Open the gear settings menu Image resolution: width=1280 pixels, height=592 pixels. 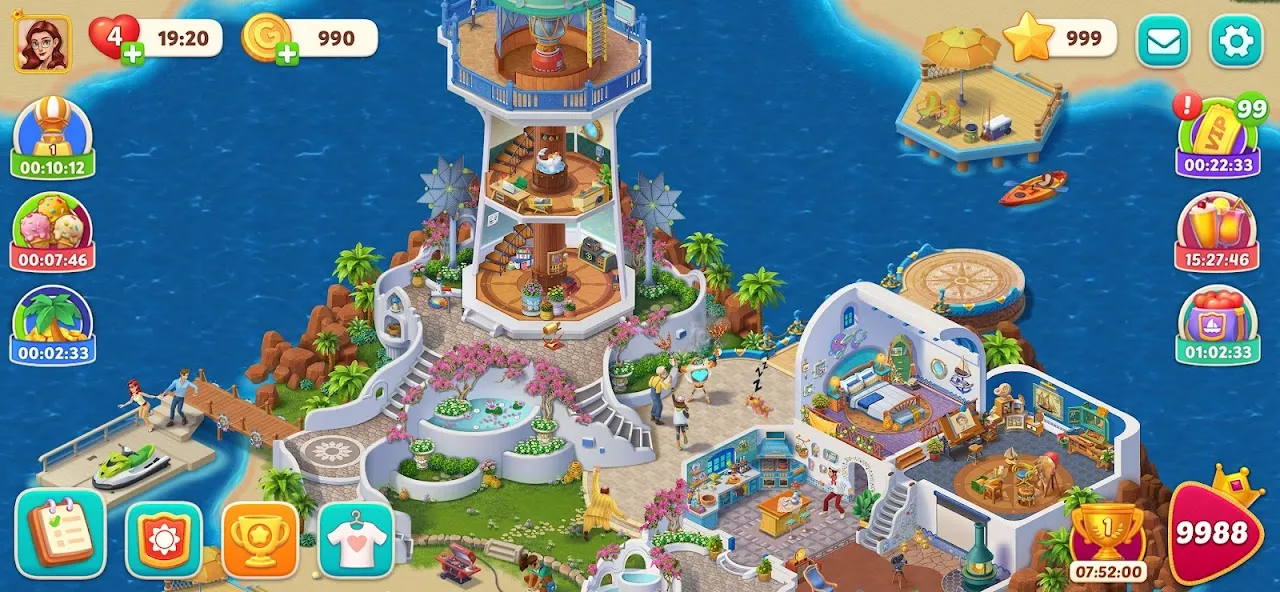click(1236, 41)
